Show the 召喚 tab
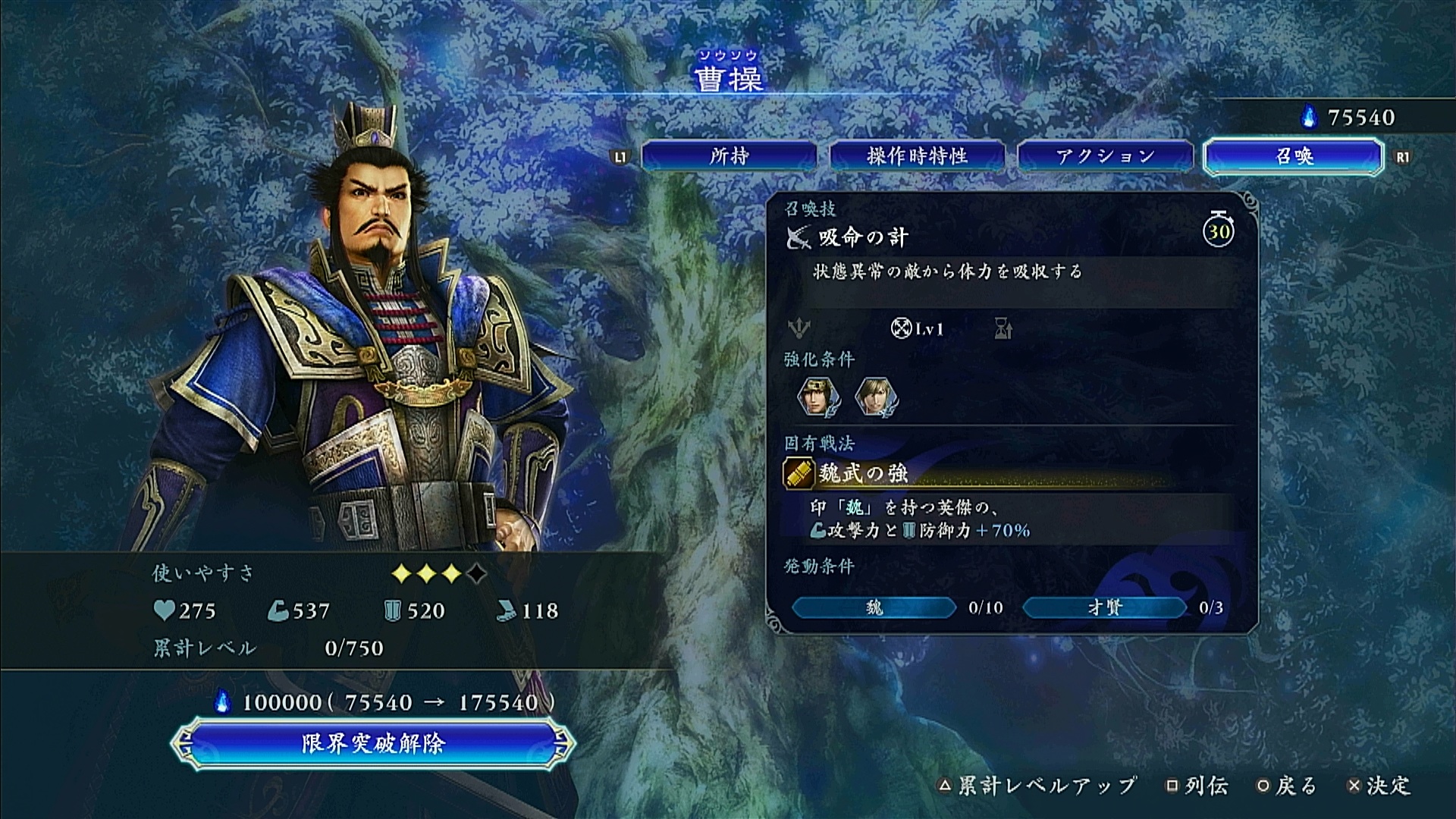The height and width of the screenshot is (819, 1456). tap(1294, 156)
